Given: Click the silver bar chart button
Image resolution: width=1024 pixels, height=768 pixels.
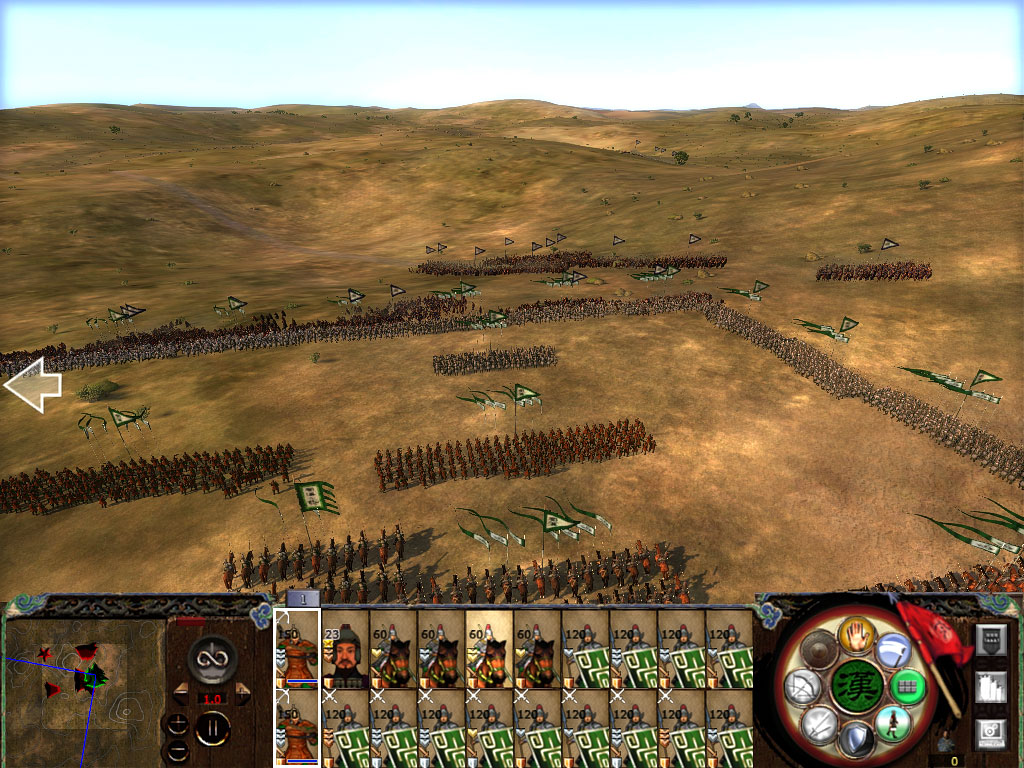Looking at the screenshot, I should pos(990,687).
